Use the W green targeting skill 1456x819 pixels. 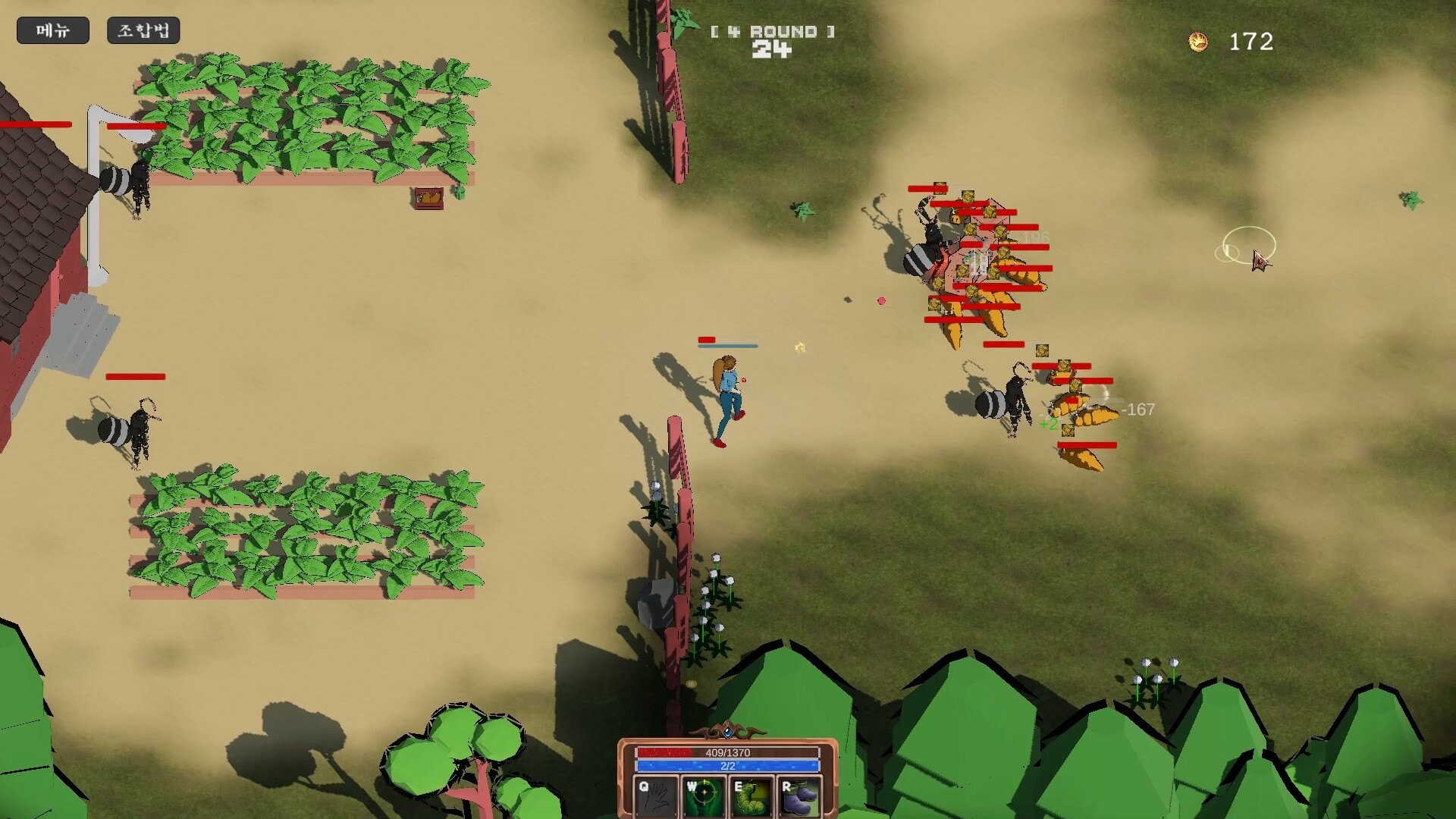704,794
